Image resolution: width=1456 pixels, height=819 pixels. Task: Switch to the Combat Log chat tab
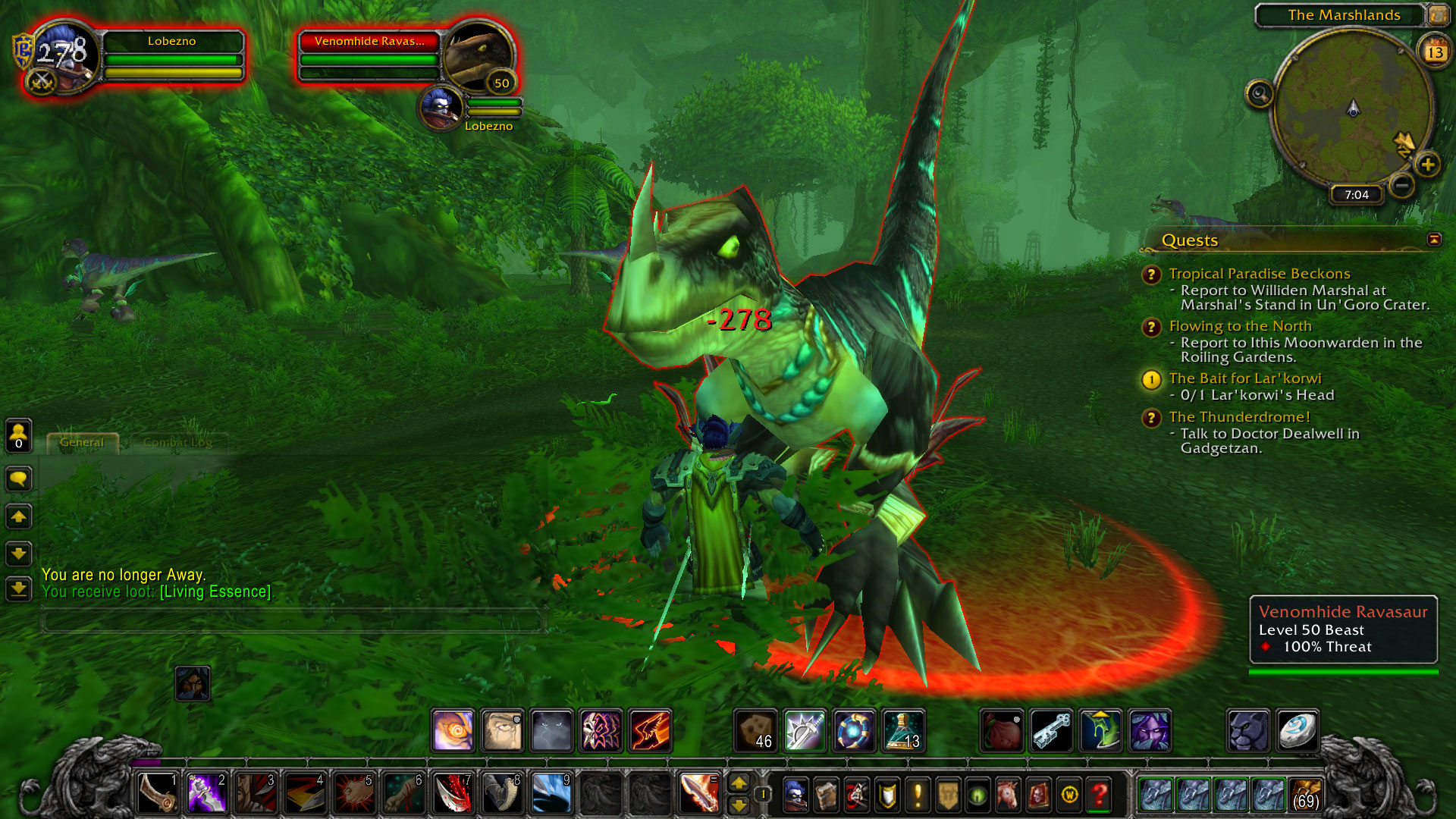coord(177,442)
